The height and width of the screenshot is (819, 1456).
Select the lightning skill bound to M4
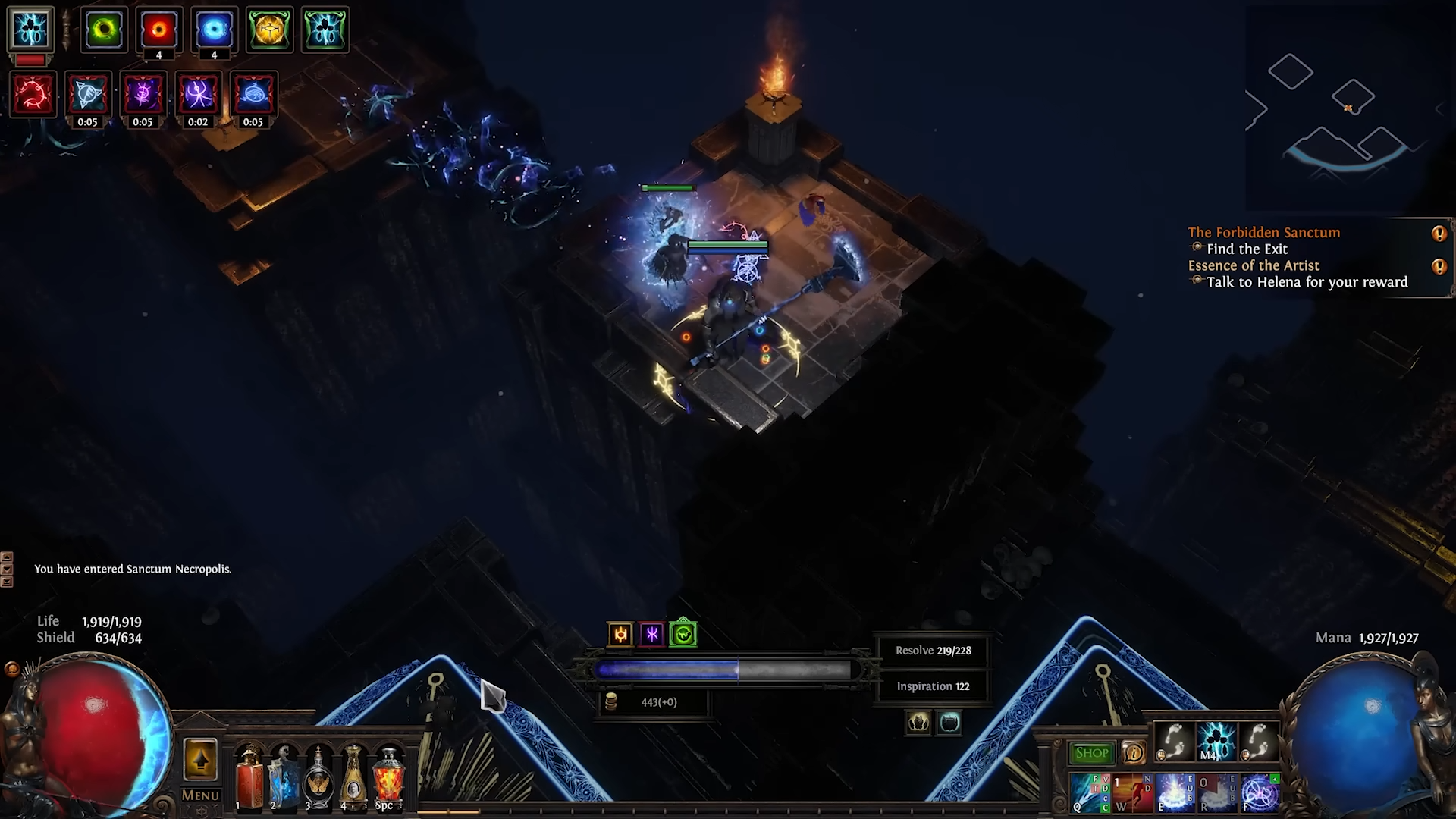pyautogui.click(x=1216, y=741)
